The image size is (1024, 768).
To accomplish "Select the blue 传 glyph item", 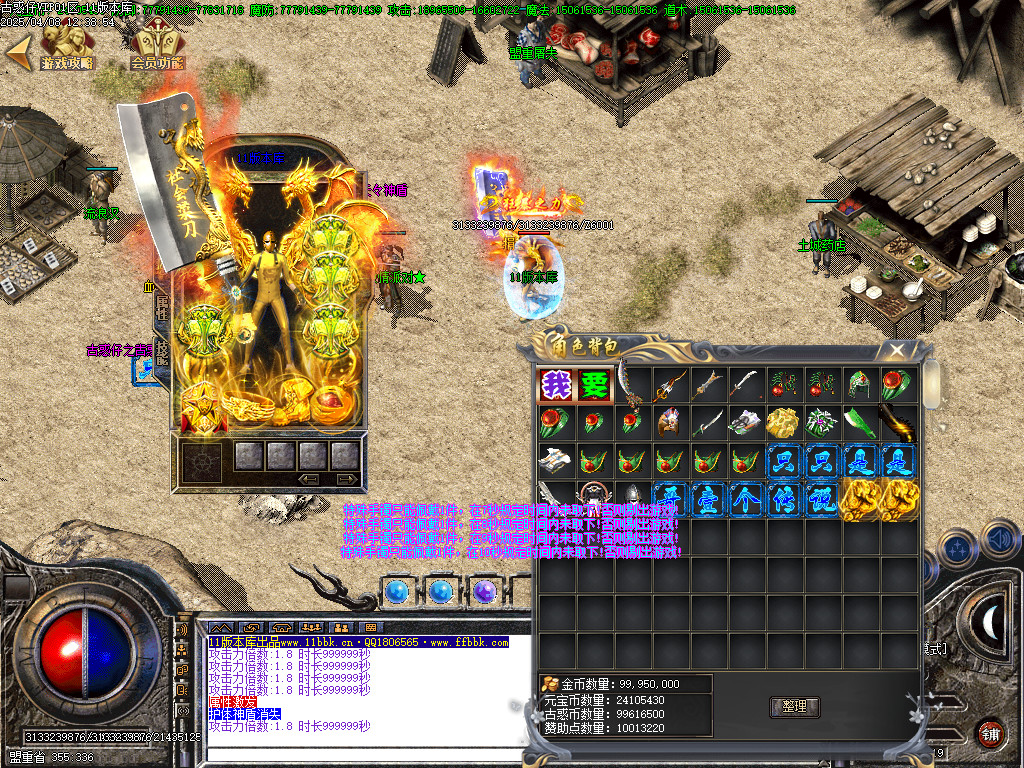I will [x=783, y=499].
